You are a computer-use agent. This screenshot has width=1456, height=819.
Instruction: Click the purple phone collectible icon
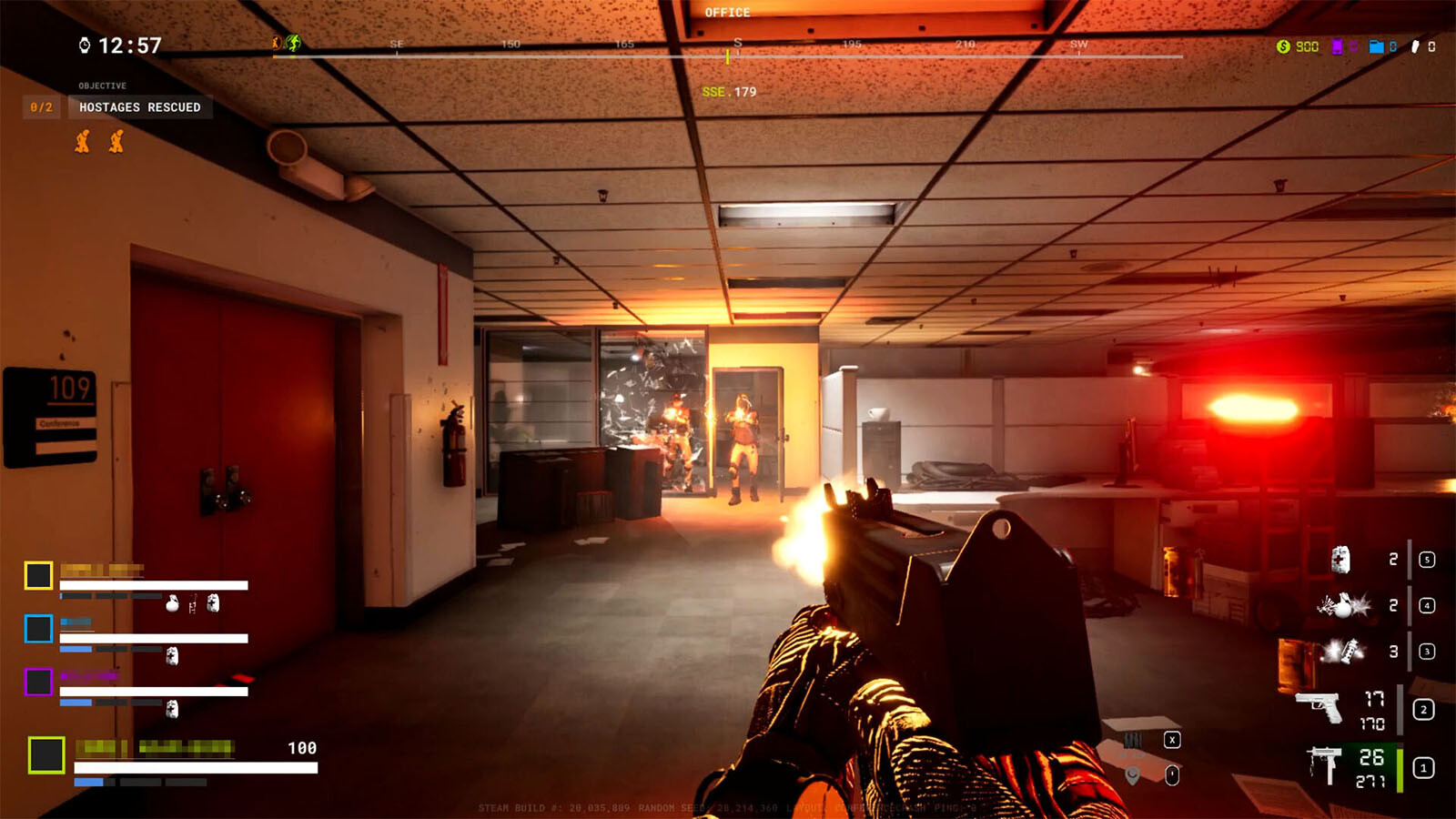coord(1337,46)
